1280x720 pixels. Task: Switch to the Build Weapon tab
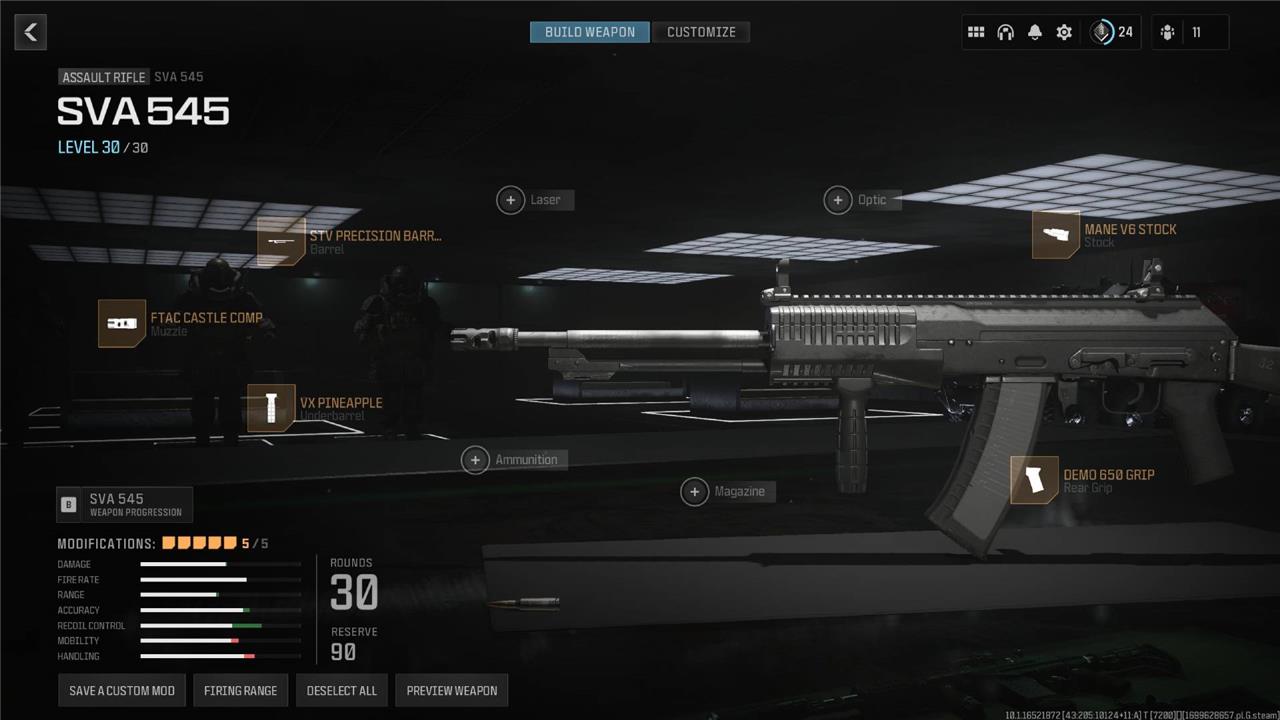(x=589, y=32)
